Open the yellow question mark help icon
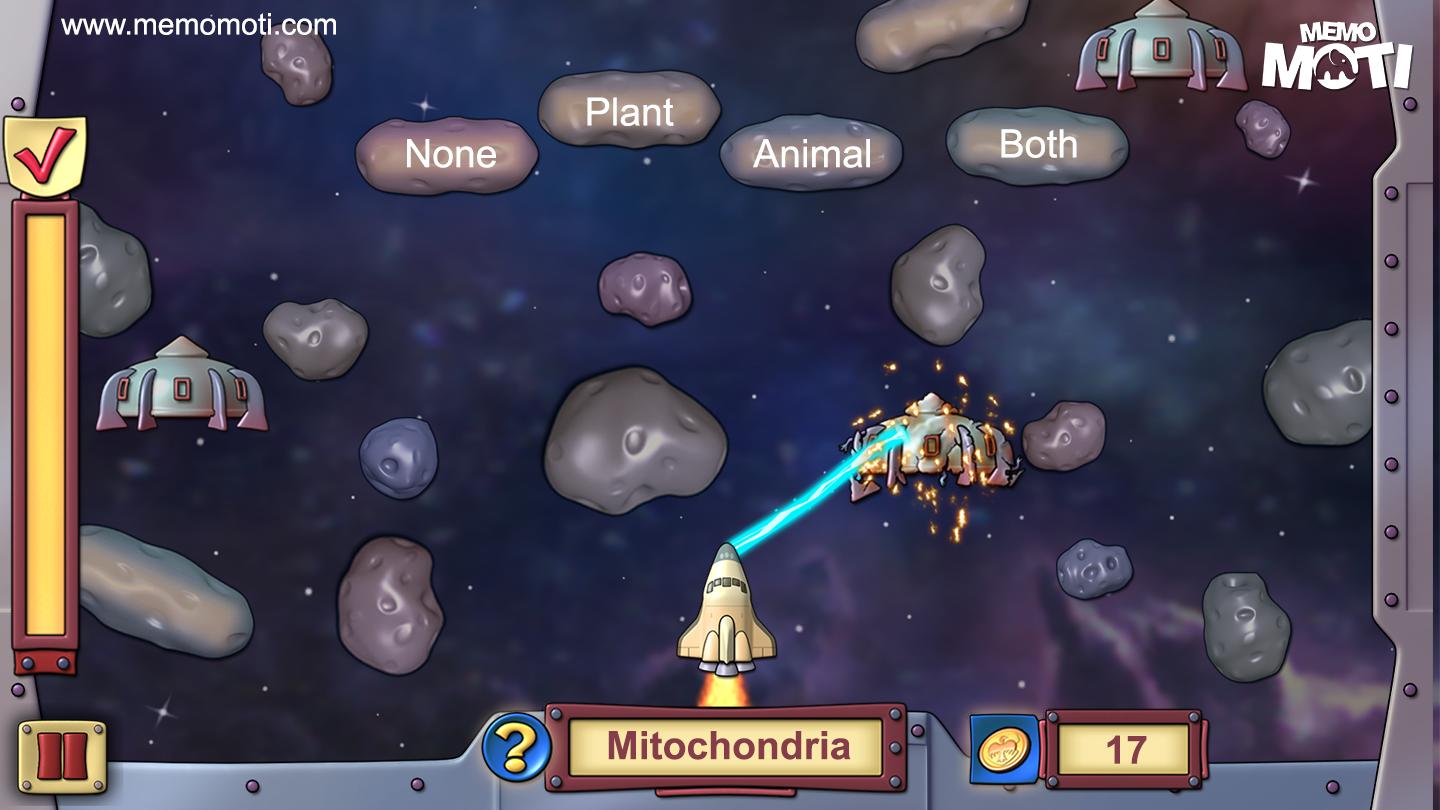 click(x=516, y=747)
